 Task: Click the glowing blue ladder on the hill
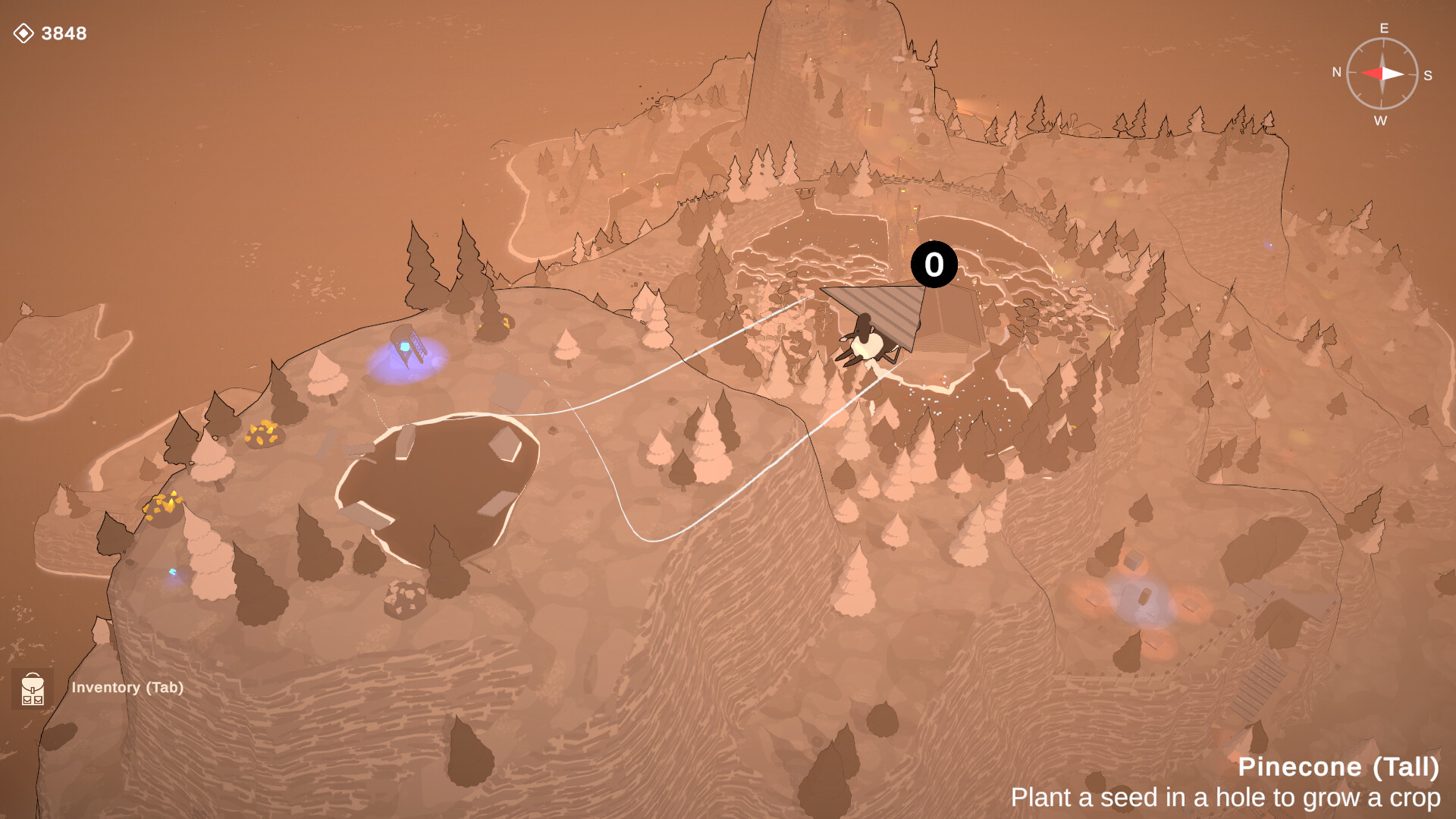[406, 345]
